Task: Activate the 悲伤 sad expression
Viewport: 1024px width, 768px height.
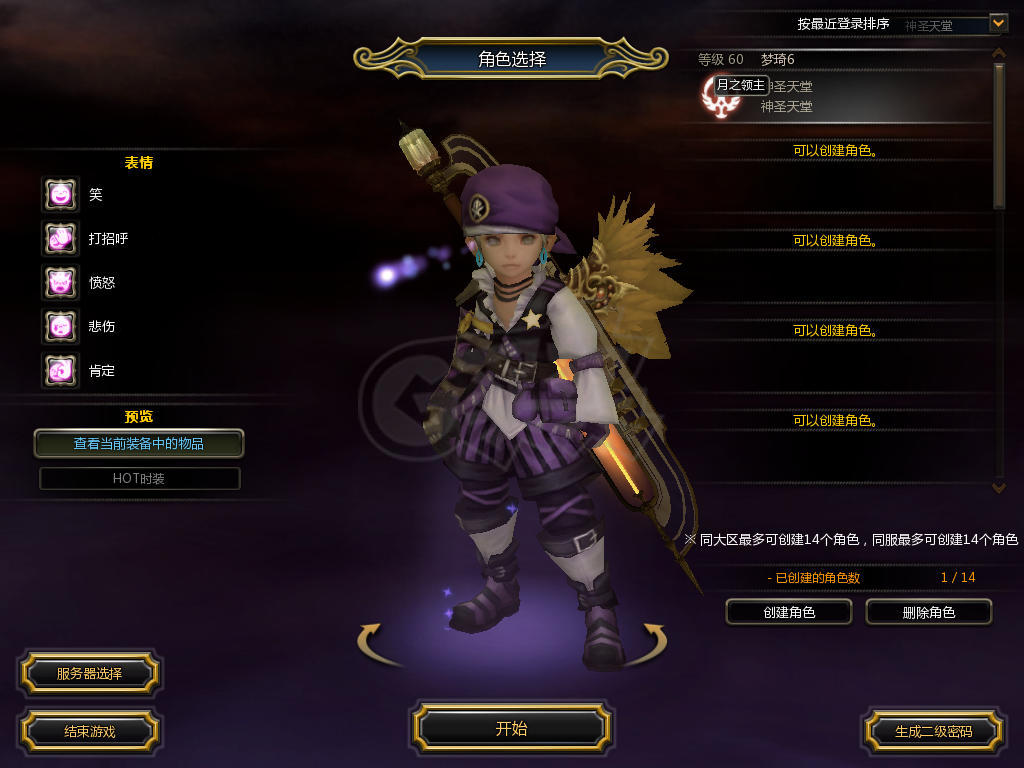Action: (x=60, y=327)
